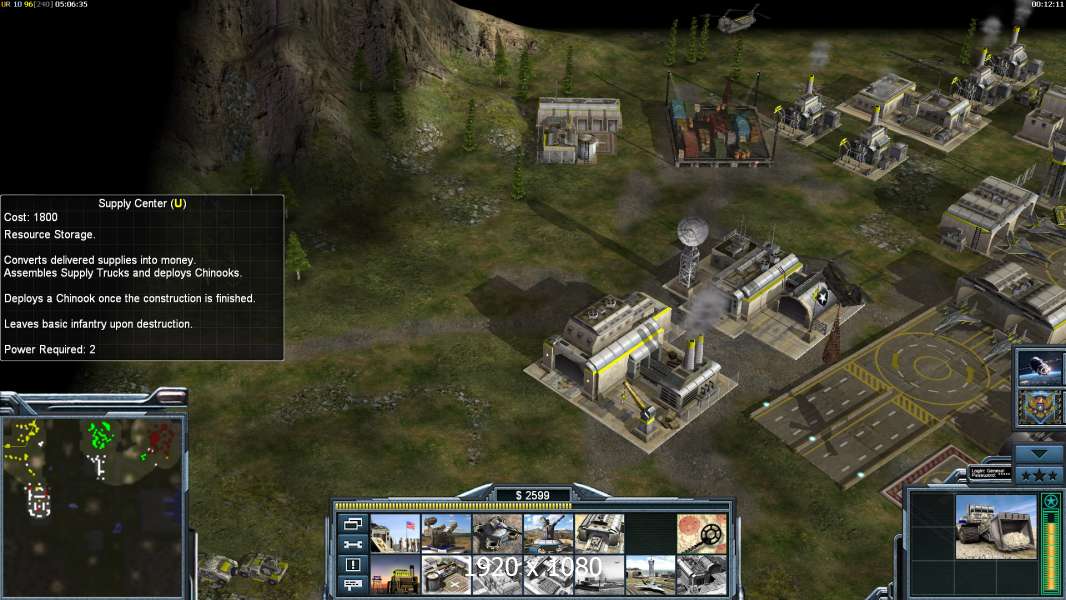
Task: Select the build icon with American flag
Action: (395, 533)
